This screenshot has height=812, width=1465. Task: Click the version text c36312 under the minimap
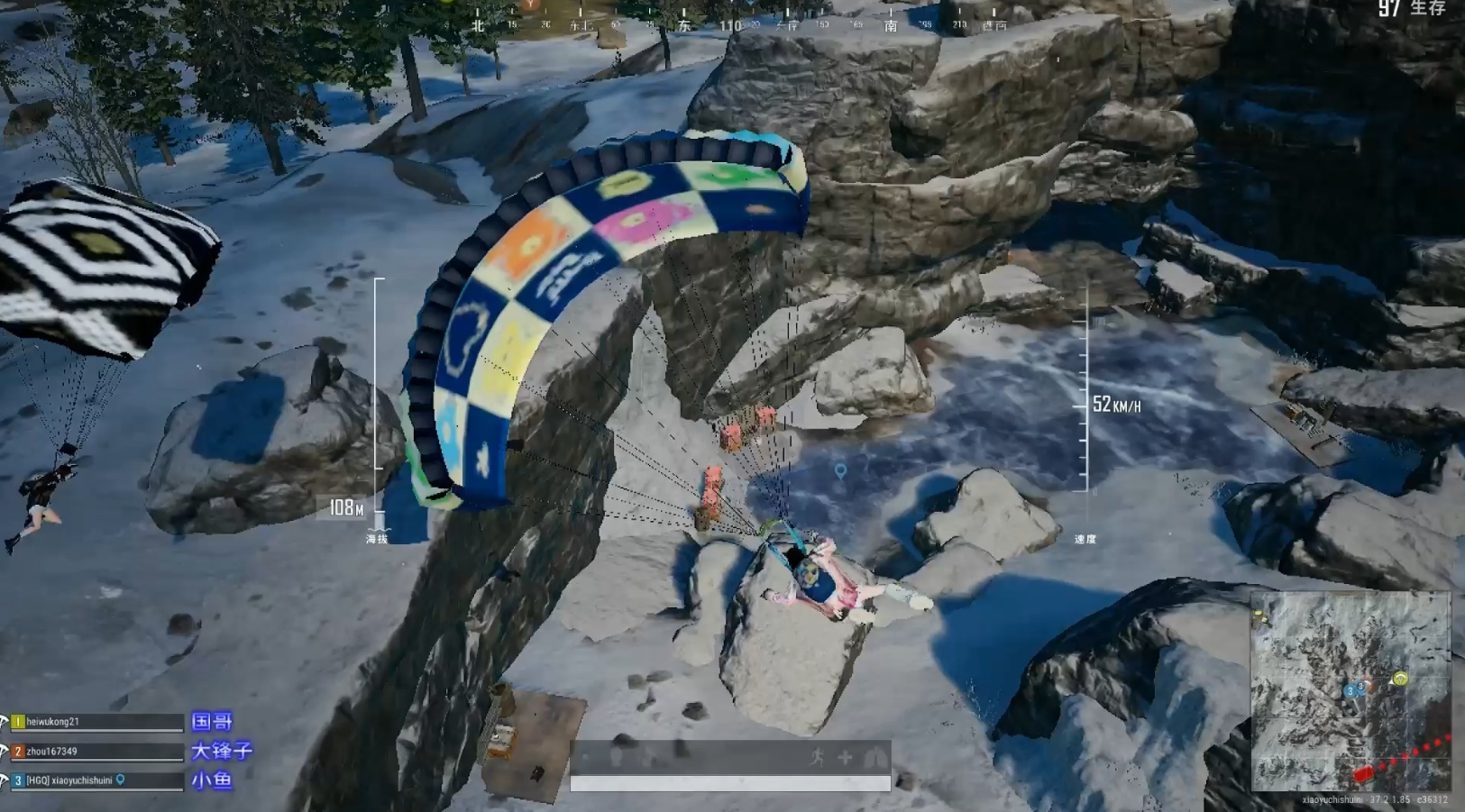[x=1433, y=798]
